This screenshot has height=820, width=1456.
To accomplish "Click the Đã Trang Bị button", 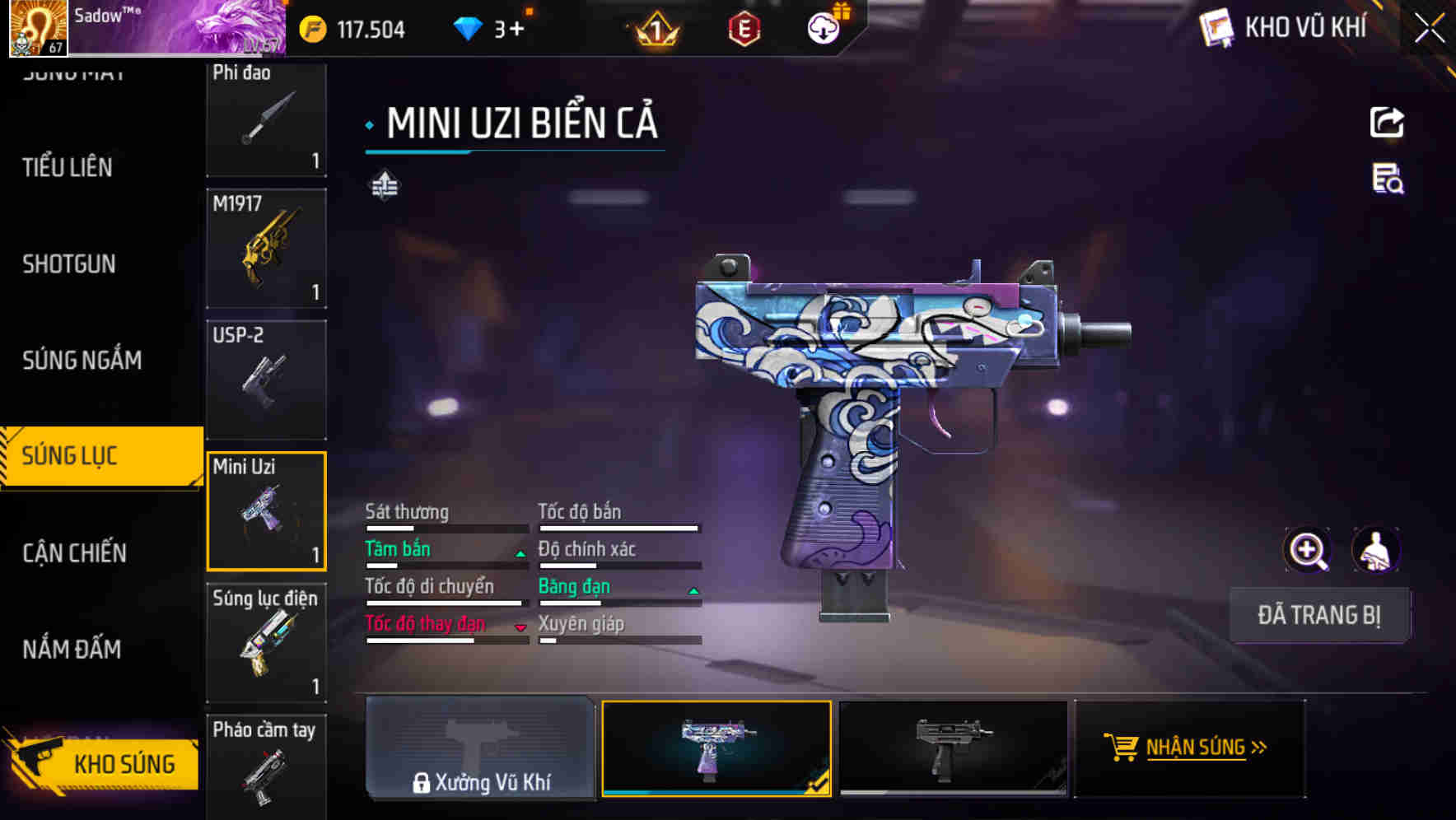I will (1318, 615).
